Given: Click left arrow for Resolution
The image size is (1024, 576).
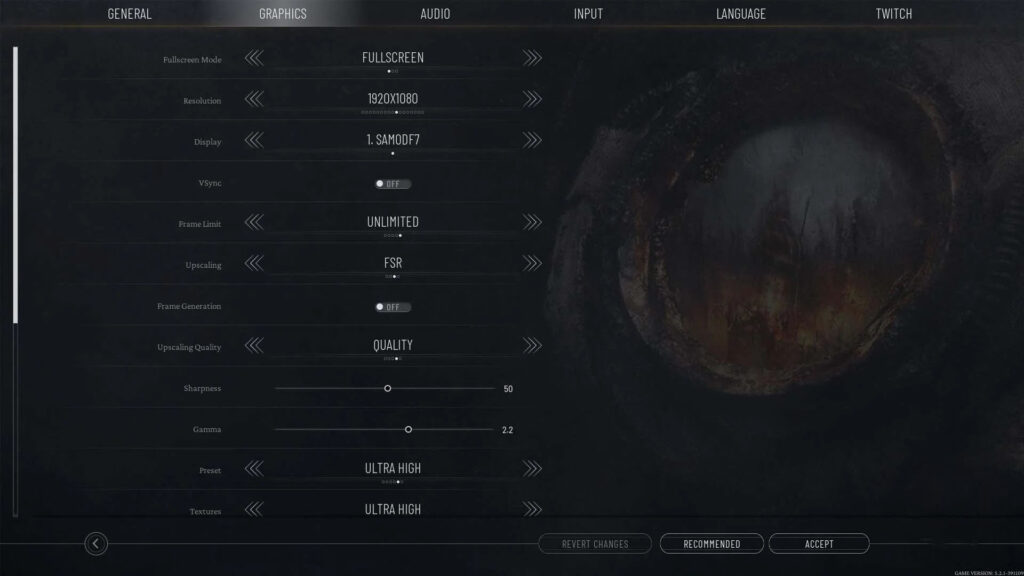Looking at the screenshot, I should pyautogui.click(x=254, y=99).
